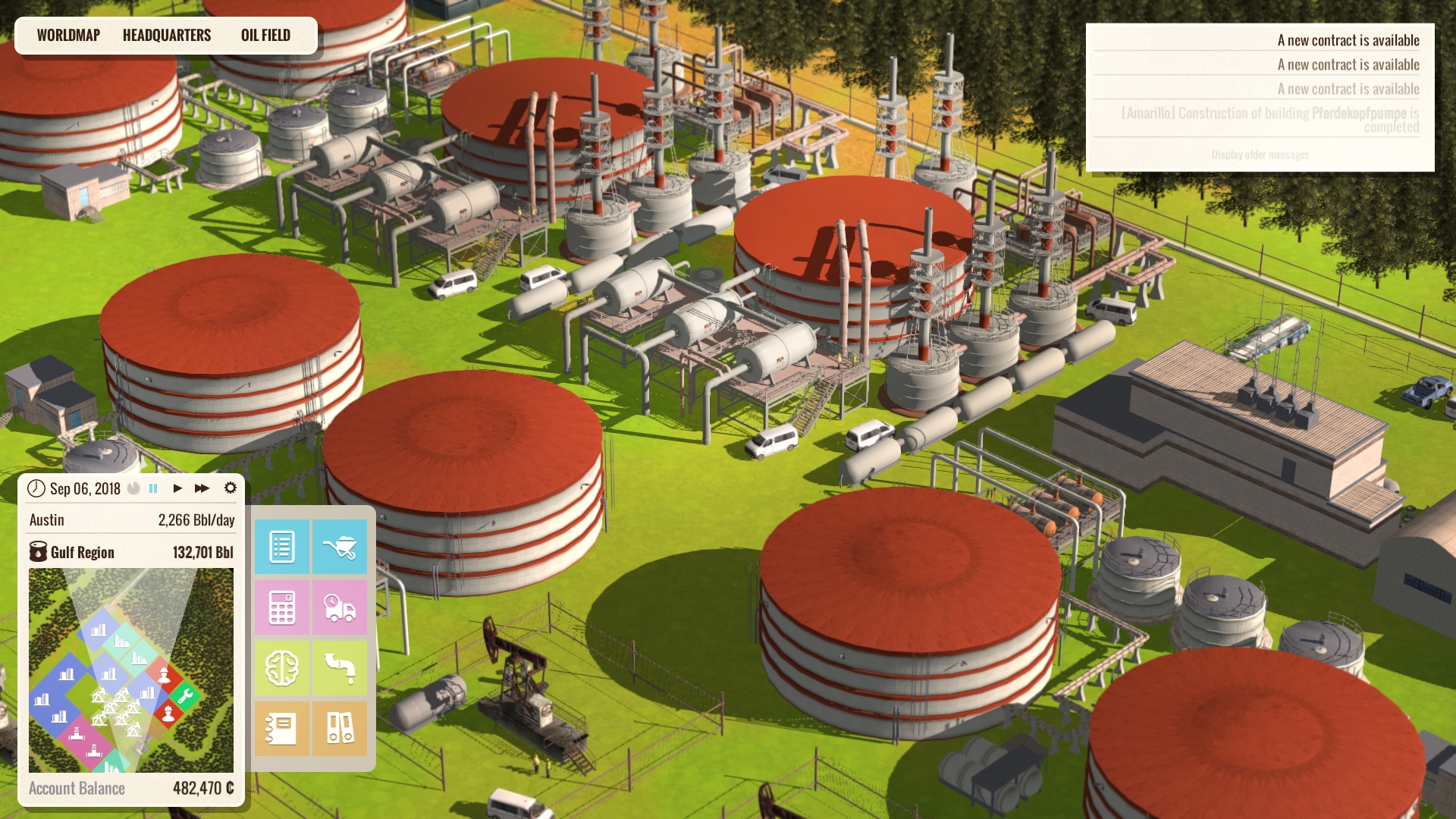This screenshot has width=1456, height=819.
Task: Open the contracts list panel
Action: 281,546
